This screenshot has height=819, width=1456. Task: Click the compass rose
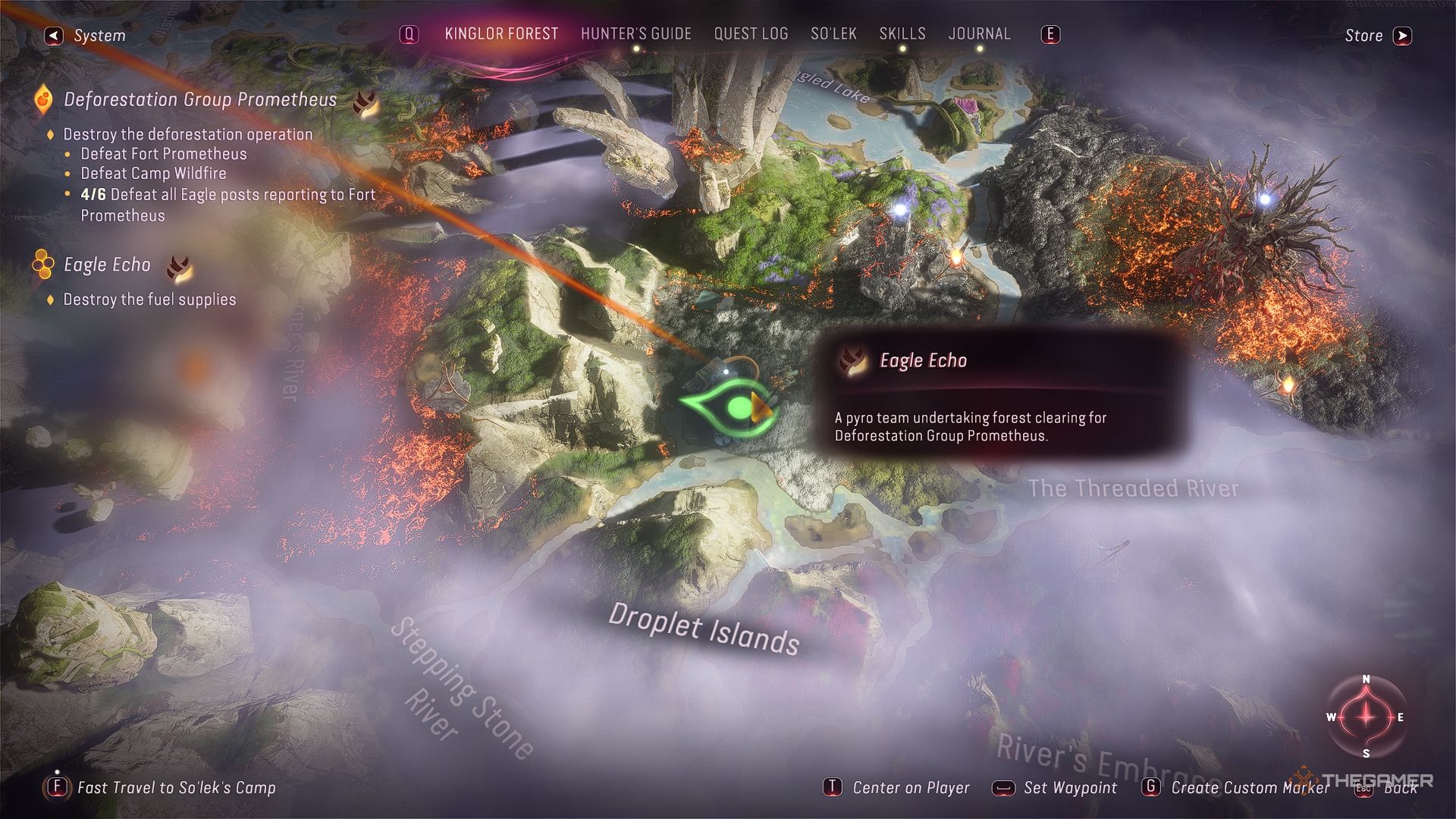coord(1366,717)
